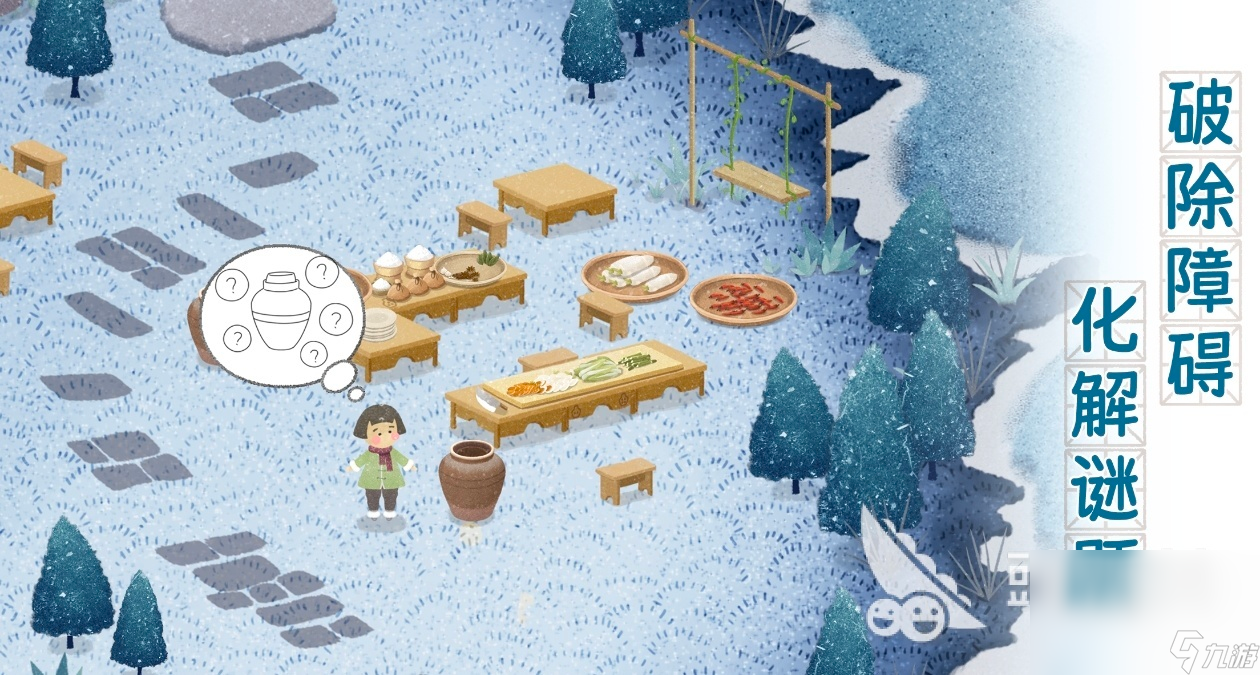Open the jar recipe thought bubble
Image resolution: width=1260 pixels, height=675 pixels.
coord(282,314)
